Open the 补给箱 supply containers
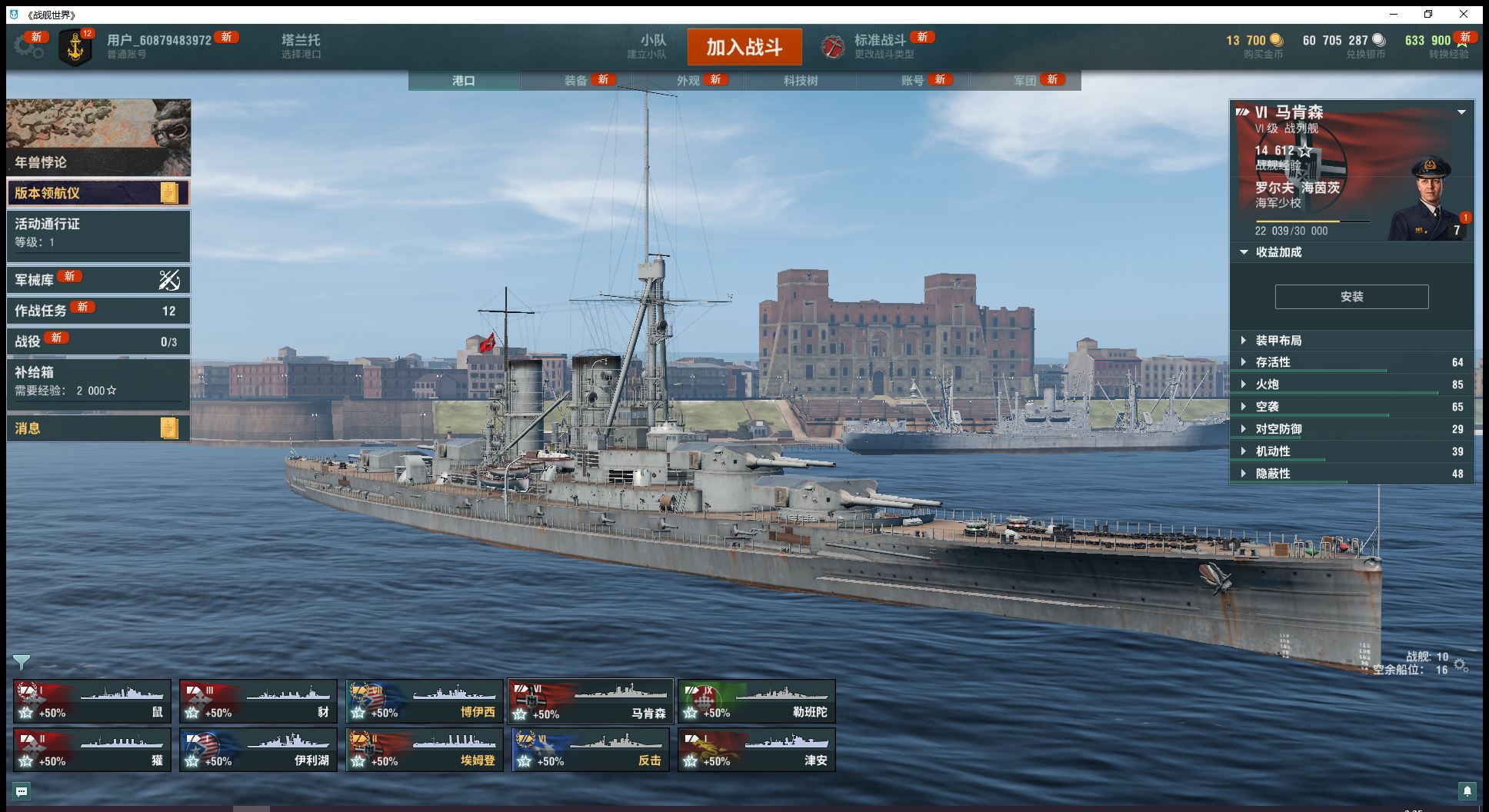This screenshot has height=812, width=1489. [x=98, y=381]
